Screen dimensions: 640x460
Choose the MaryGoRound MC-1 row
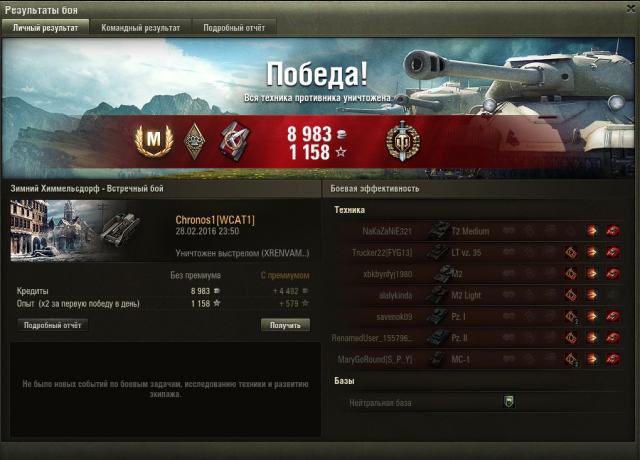480,357
